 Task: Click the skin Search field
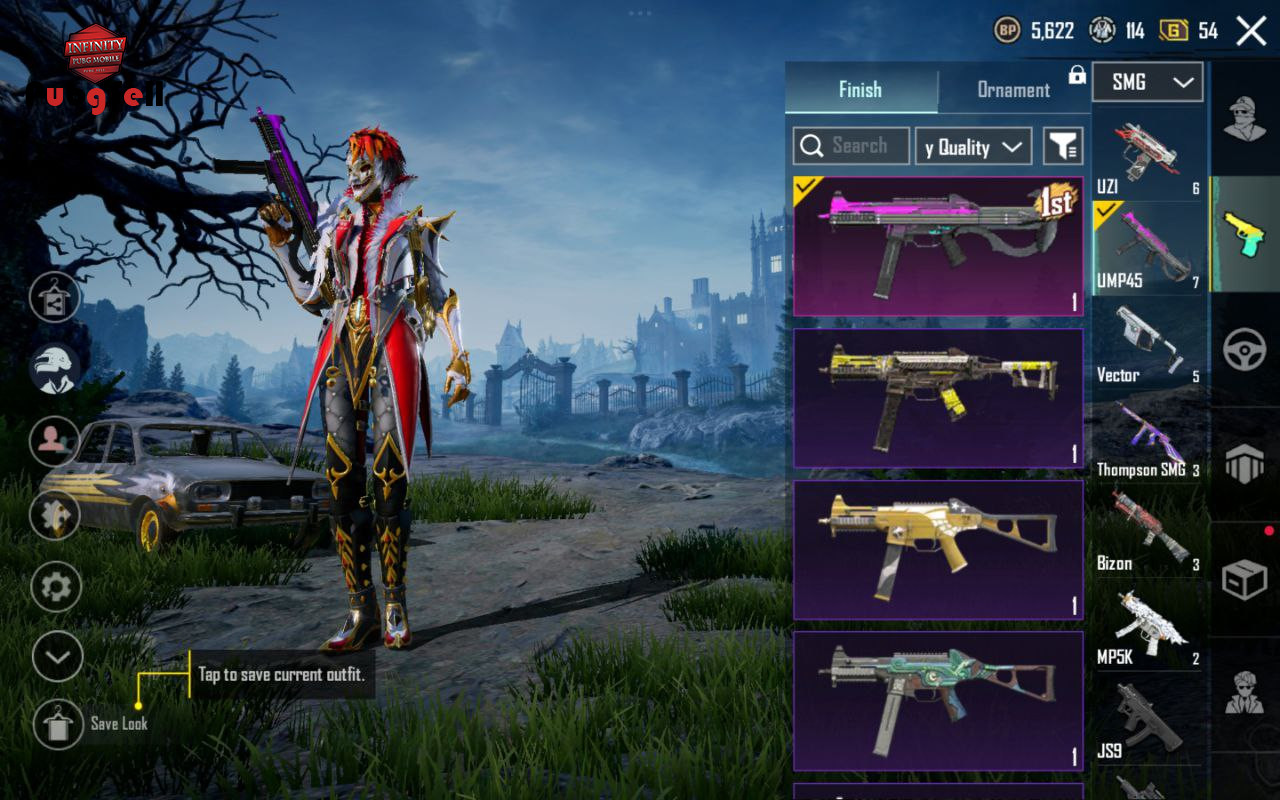coord(851,146)
